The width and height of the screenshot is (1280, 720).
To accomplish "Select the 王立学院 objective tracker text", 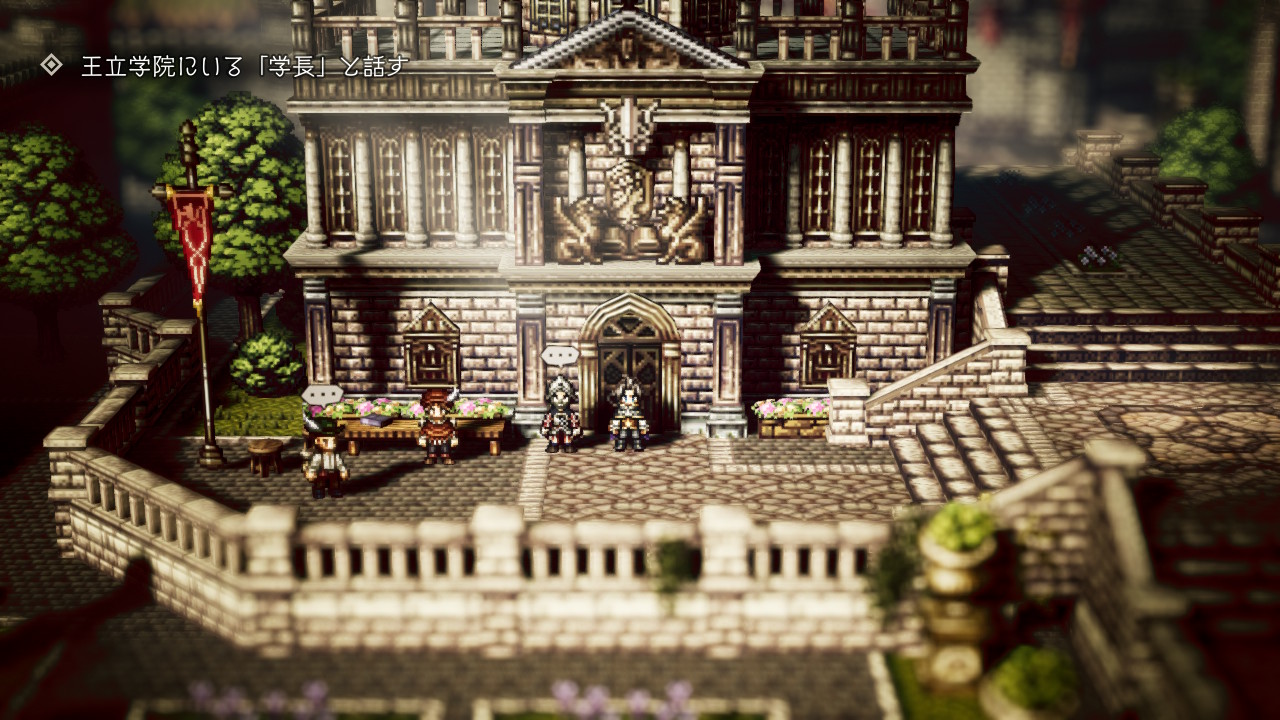I will [245, 67].
